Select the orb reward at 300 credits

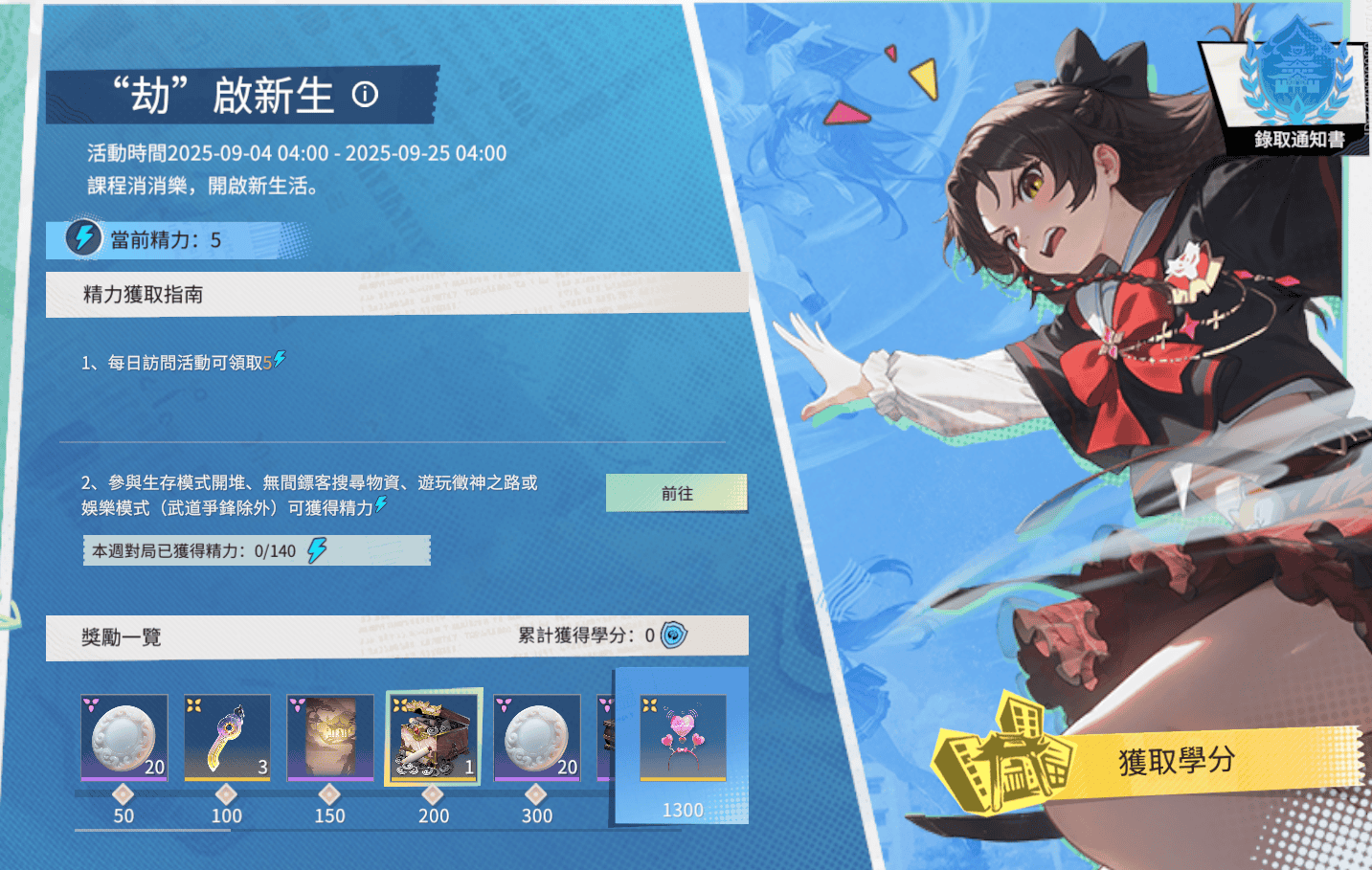pyautogui.click(x=537, y=737)
